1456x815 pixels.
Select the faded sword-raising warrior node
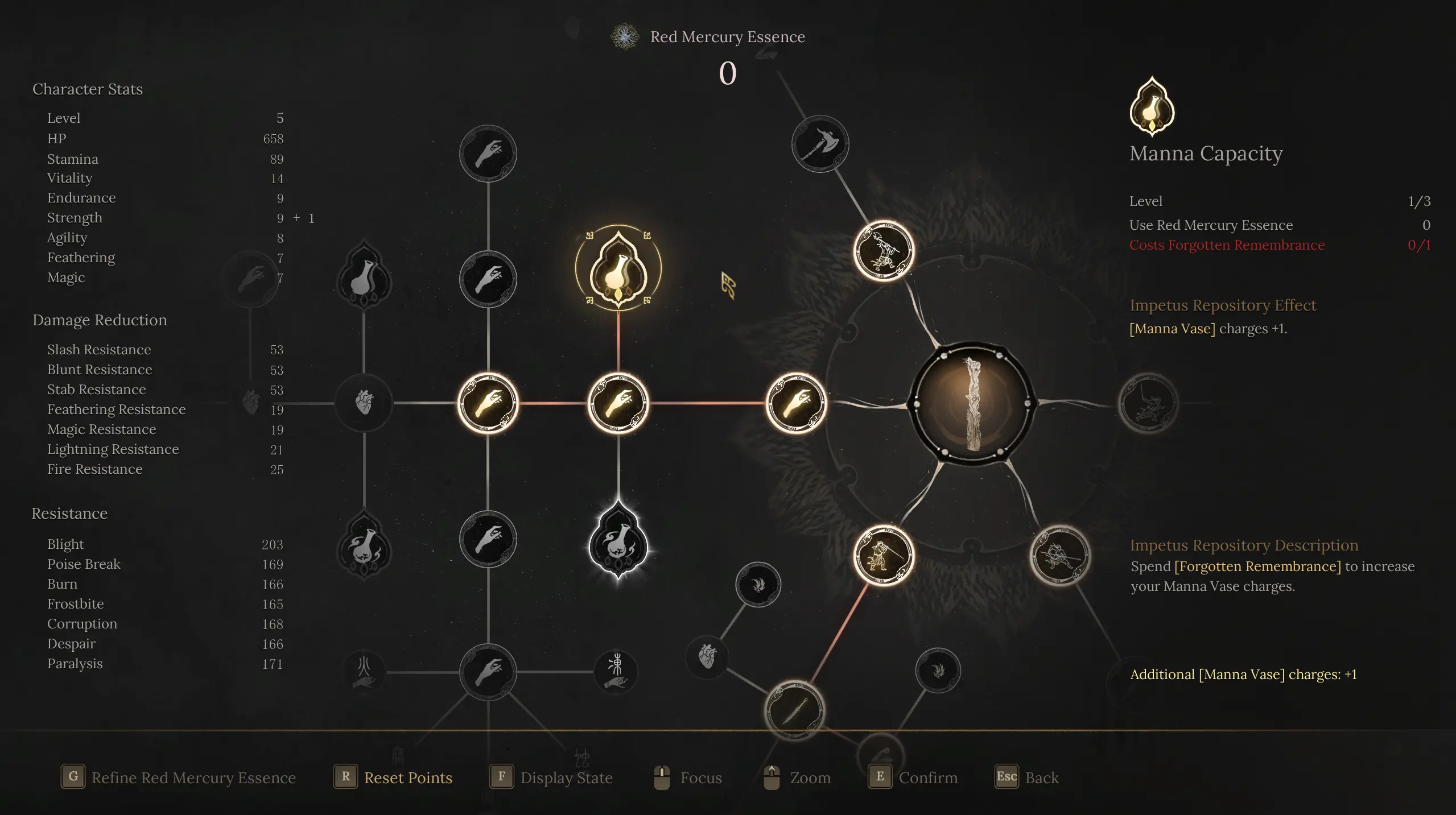point(1148,403)
